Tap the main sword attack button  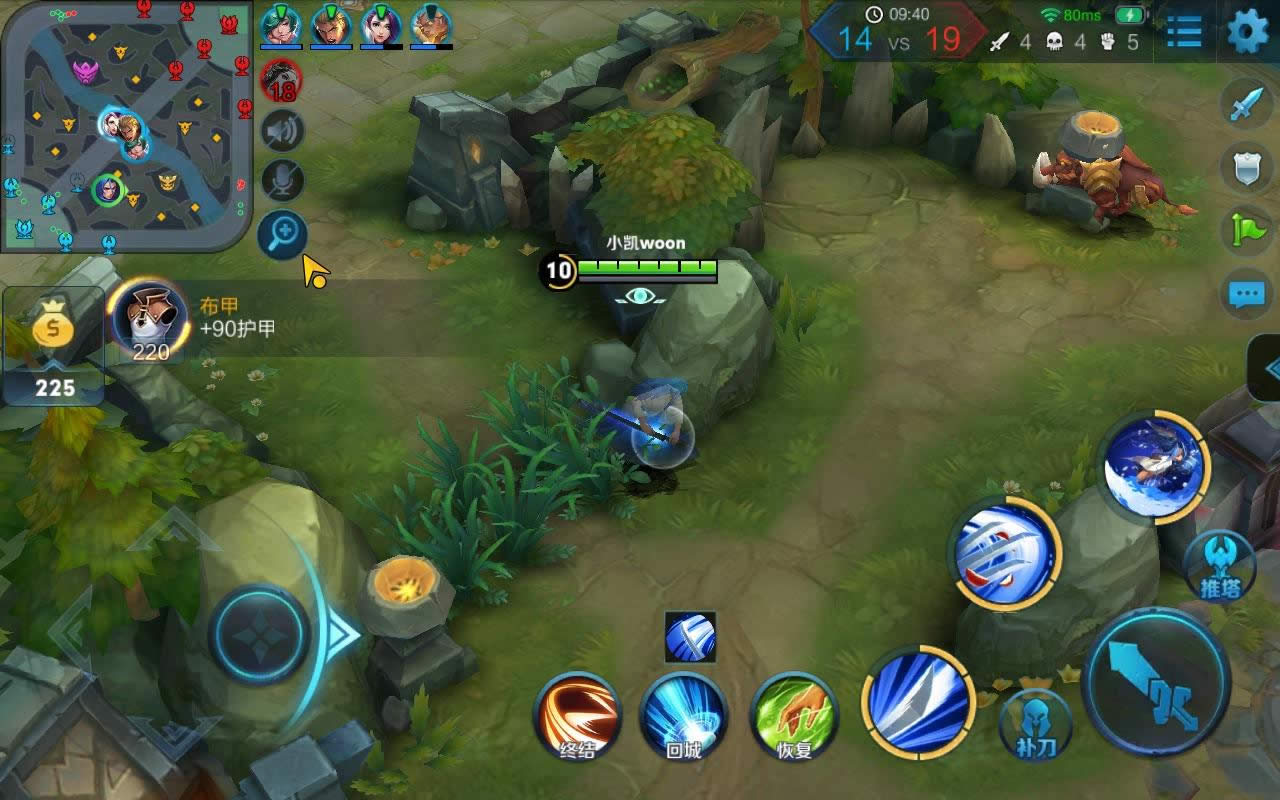coord(1157,682)
